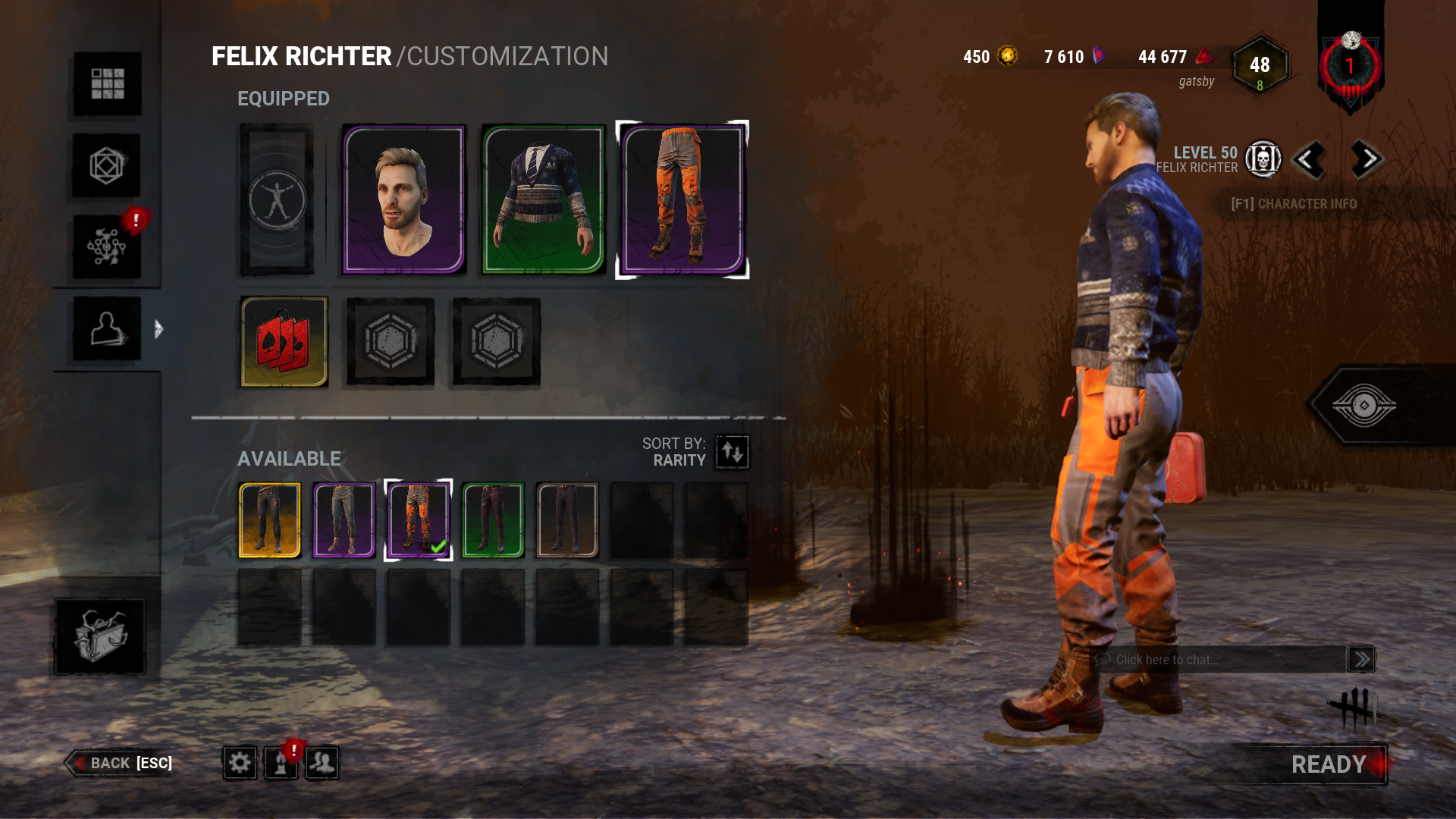View news using the candle icon with alert
The height and width of the screenshot is (819, 1456).
coord(281,763)
